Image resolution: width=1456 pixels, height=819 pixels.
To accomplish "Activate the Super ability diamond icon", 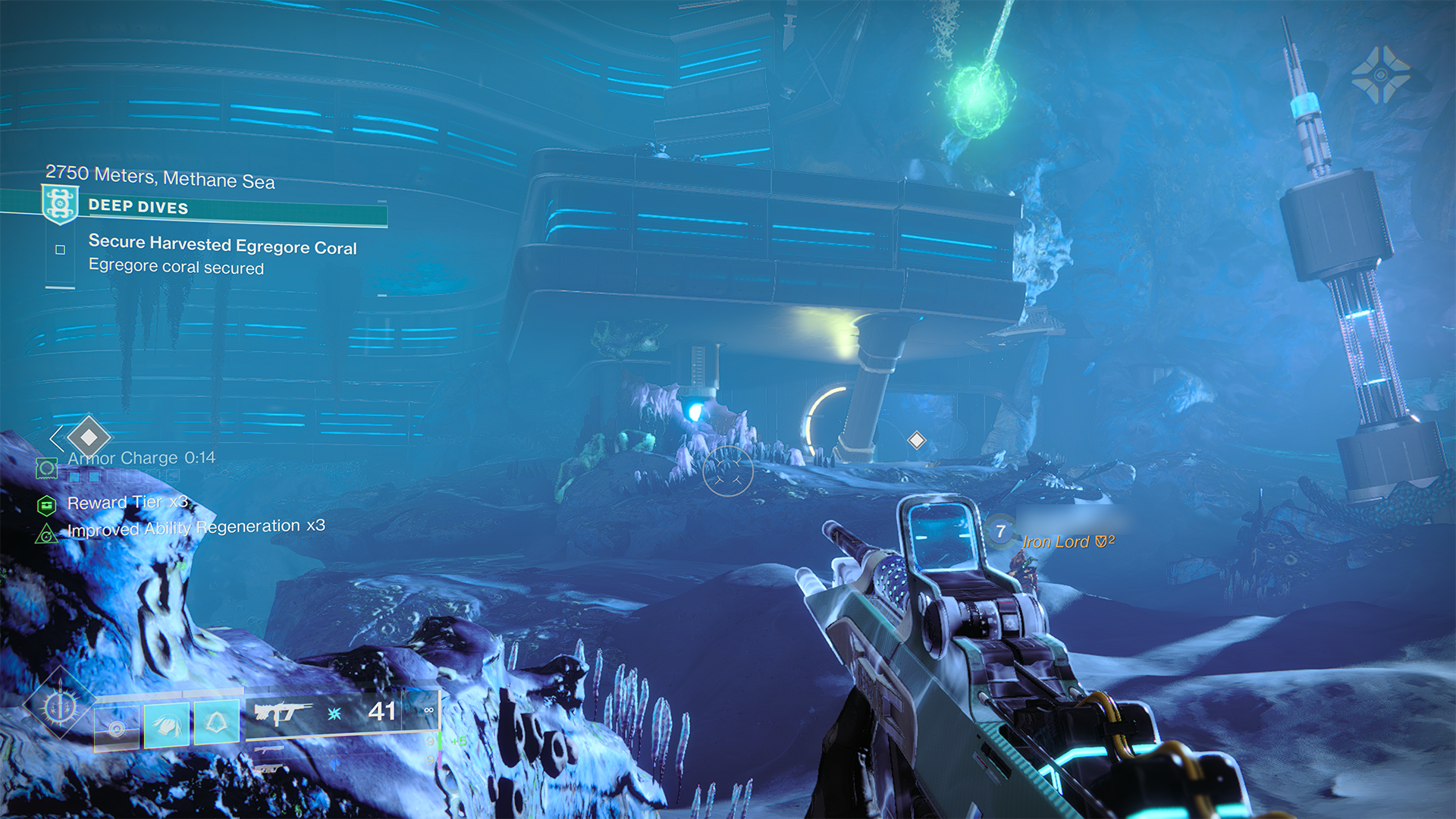I will point(59,708).
